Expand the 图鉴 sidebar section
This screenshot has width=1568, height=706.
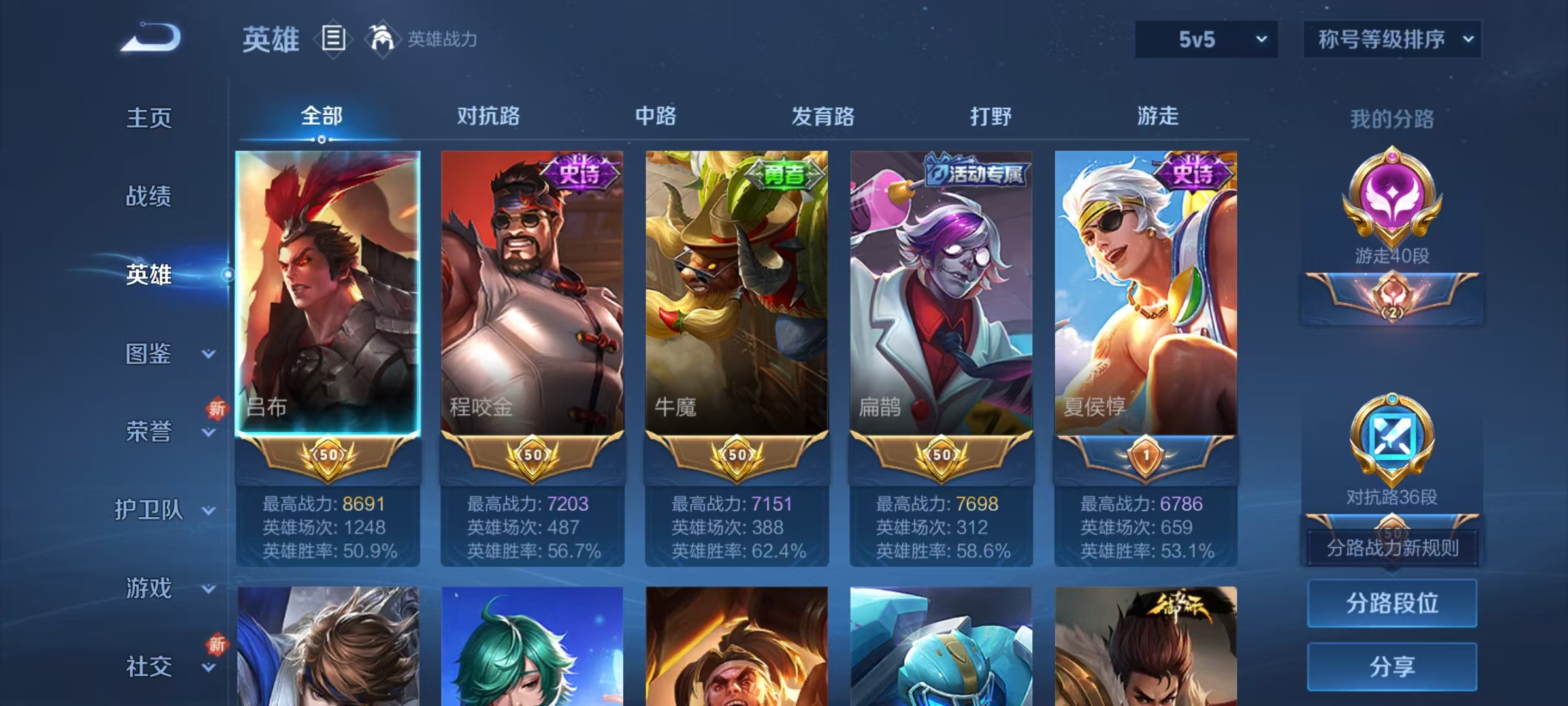click(149, 355)
